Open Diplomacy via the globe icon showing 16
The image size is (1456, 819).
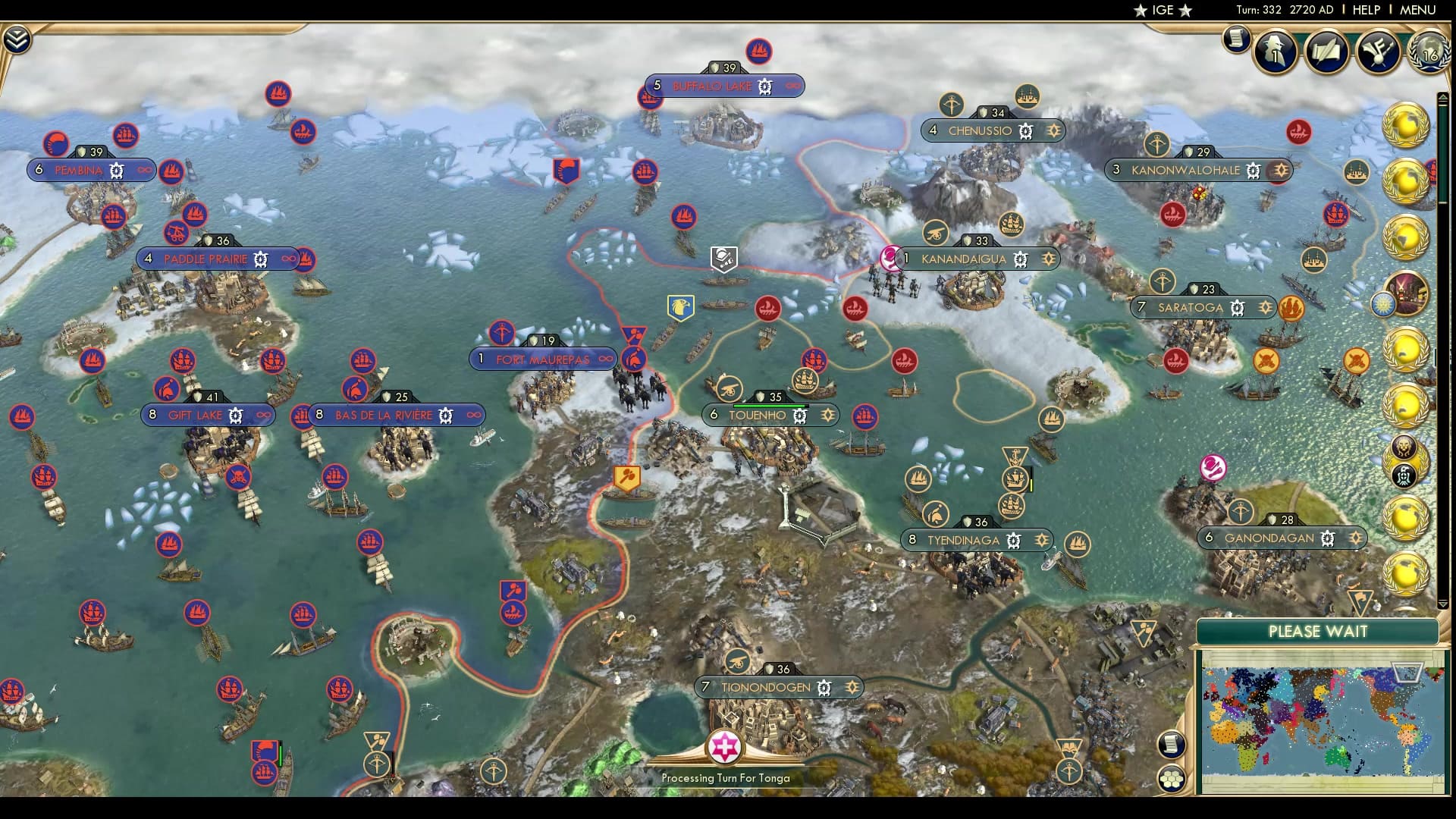pyautogui.click(x=1430, y=53)
